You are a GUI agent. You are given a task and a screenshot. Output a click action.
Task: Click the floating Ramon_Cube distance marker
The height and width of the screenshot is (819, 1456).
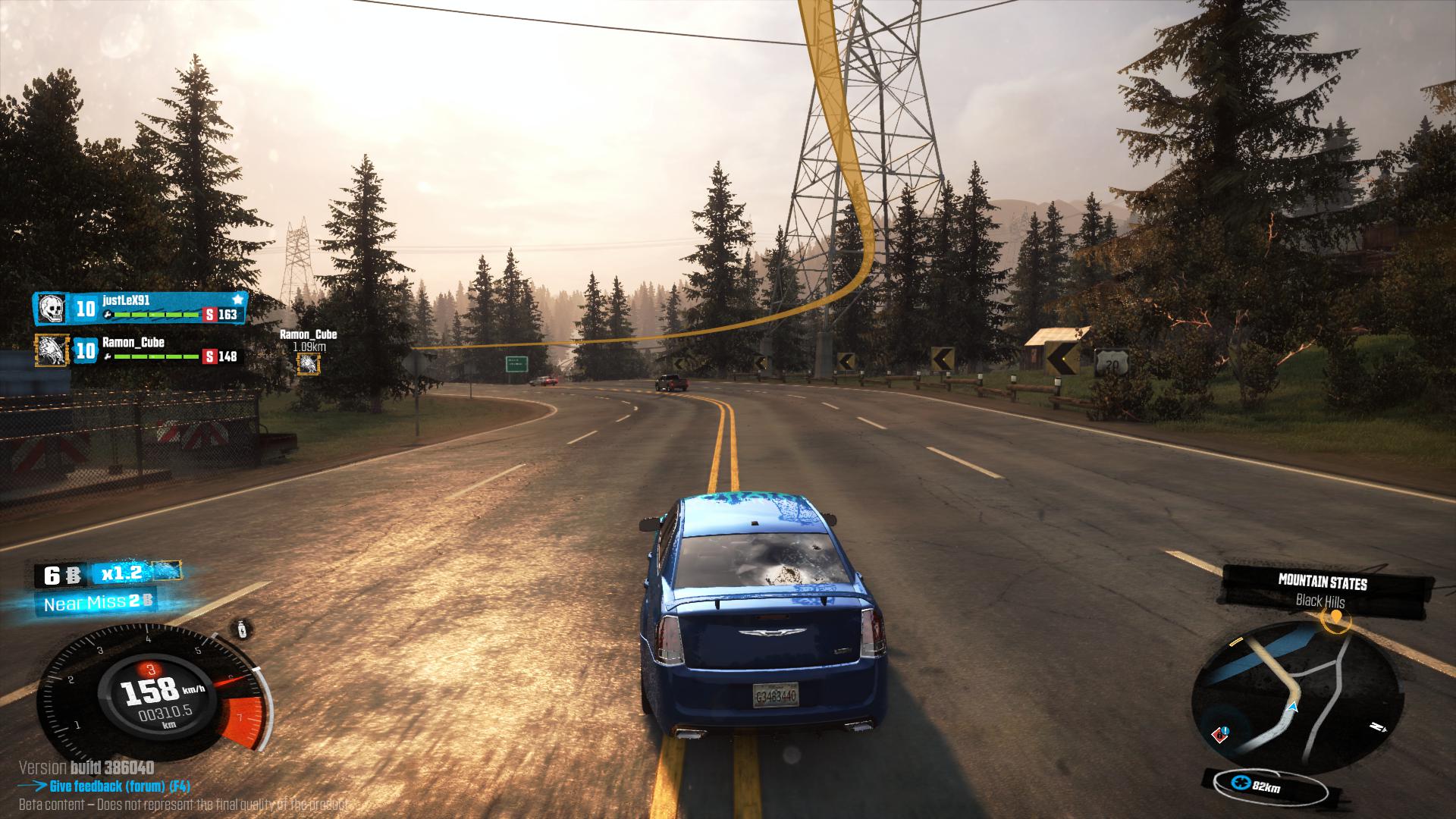tap(308, 364)
